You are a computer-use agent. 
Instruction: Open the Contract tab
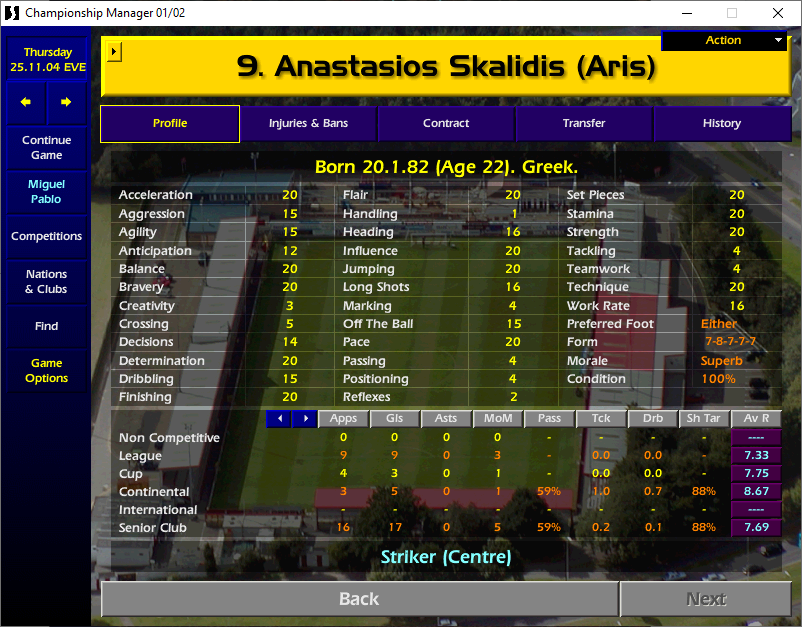click(x=446, y=124)
